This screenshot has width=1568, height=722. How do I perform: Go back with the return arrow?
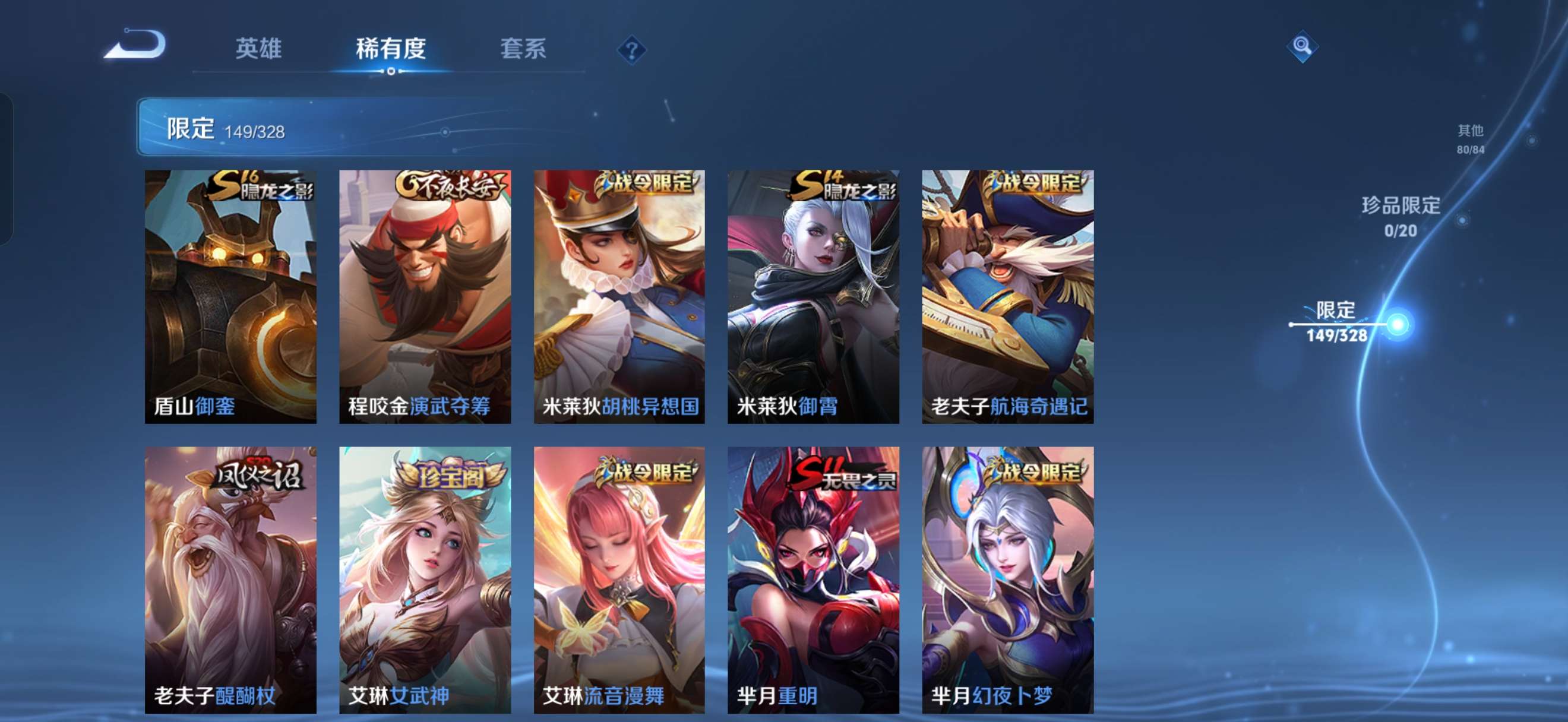135,45
